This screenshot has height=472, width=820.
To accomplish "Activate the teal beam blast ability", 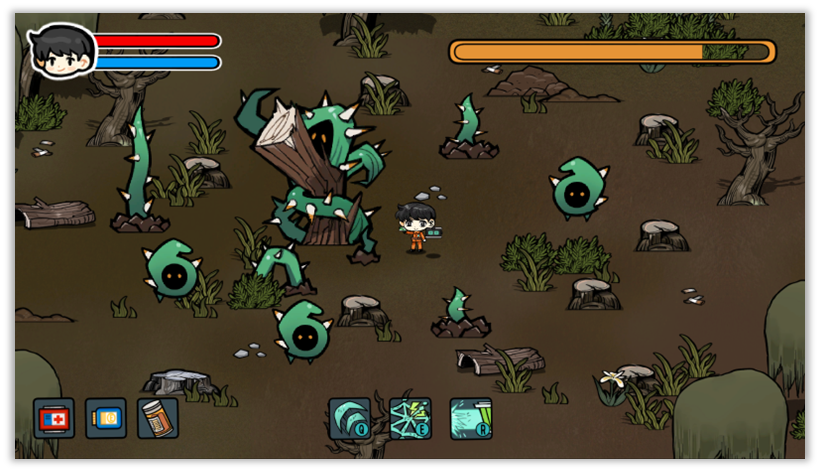I will pyautogui.click(x=471, y=419).
